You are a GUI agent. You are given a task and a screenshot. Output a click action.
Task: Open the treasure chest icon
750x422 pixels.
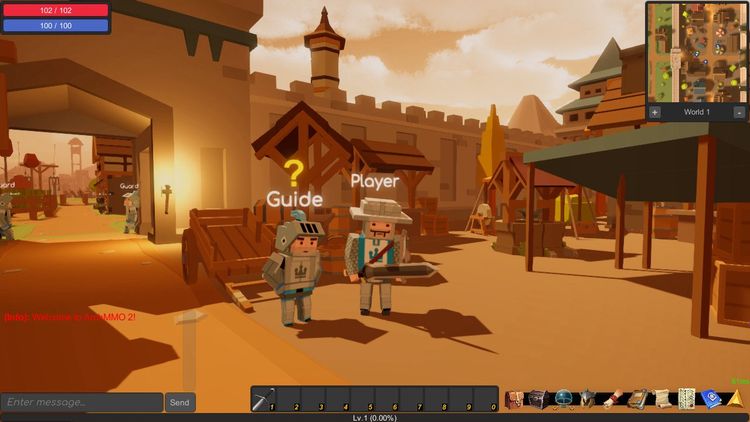(x=538, y=399)
